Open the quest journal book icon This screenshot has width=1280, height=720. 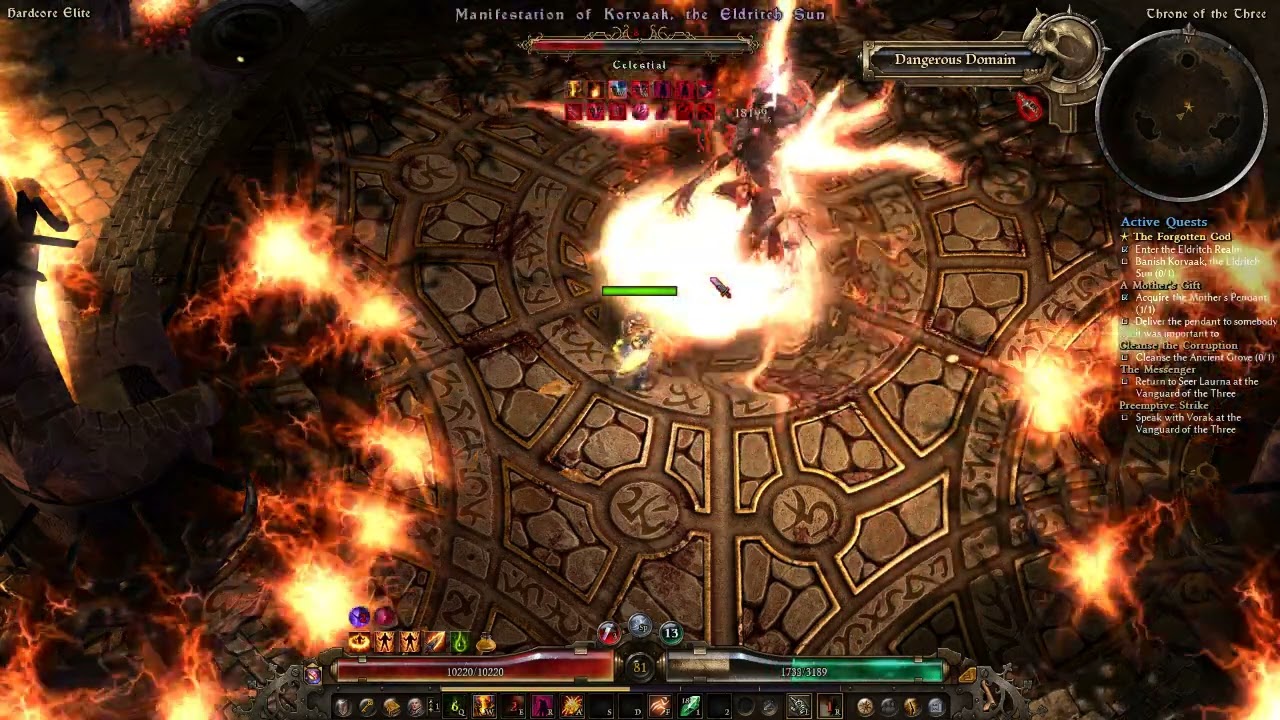click(392, 707)
